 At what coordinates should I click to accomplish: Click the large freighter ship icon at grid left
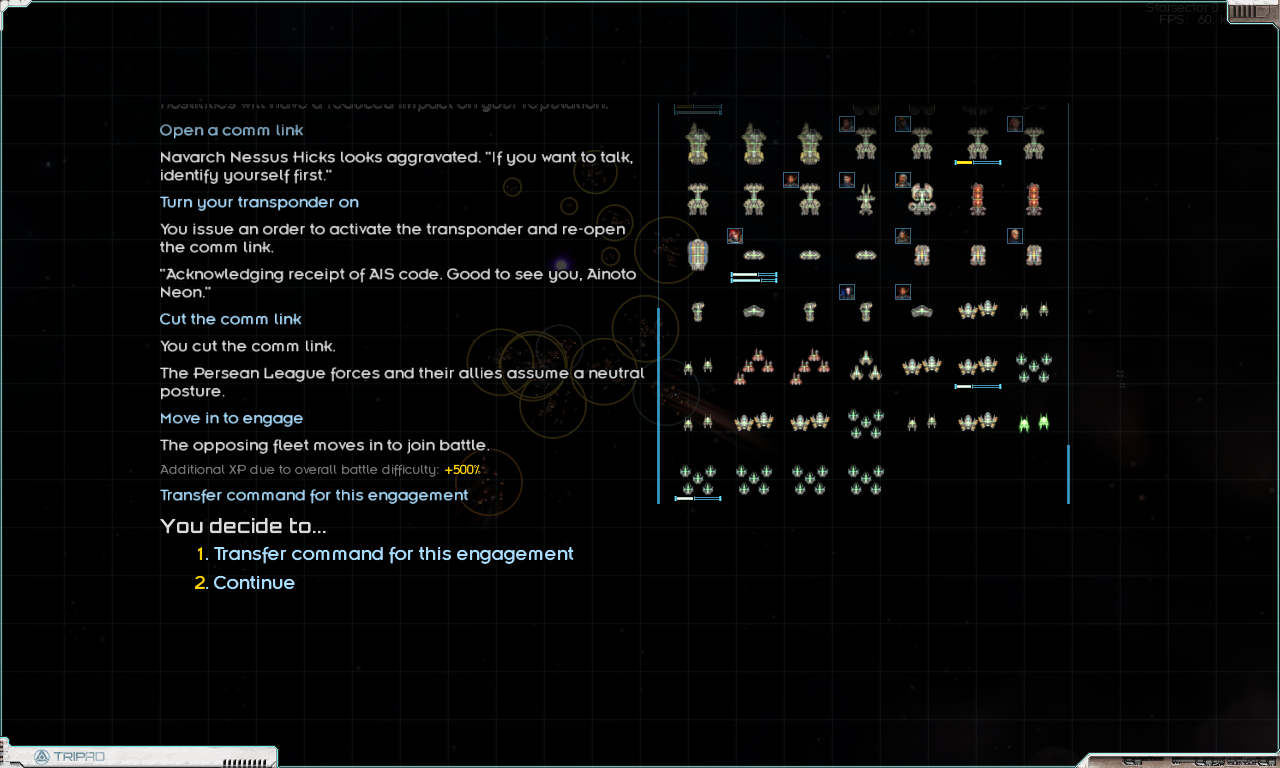point(698,254)
